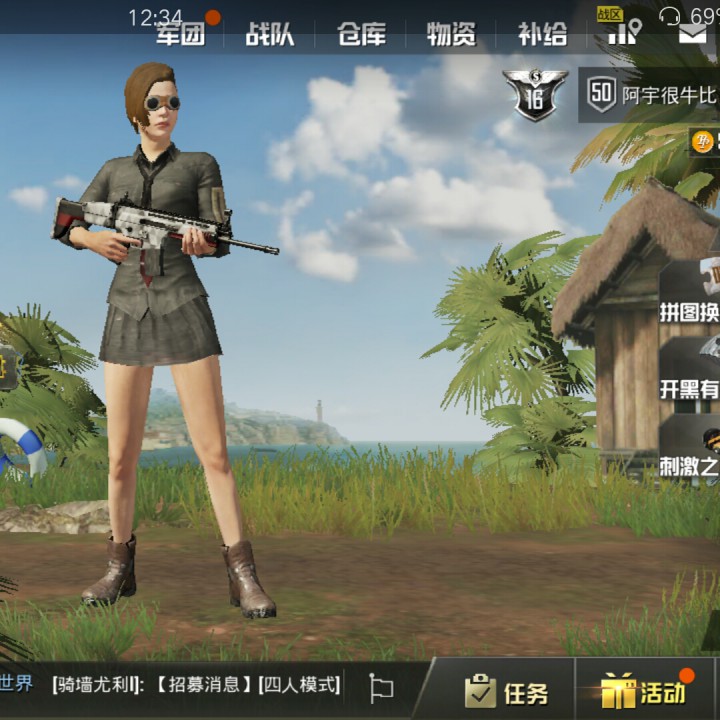Tap the flag icon beside chat

pos(381,687)
